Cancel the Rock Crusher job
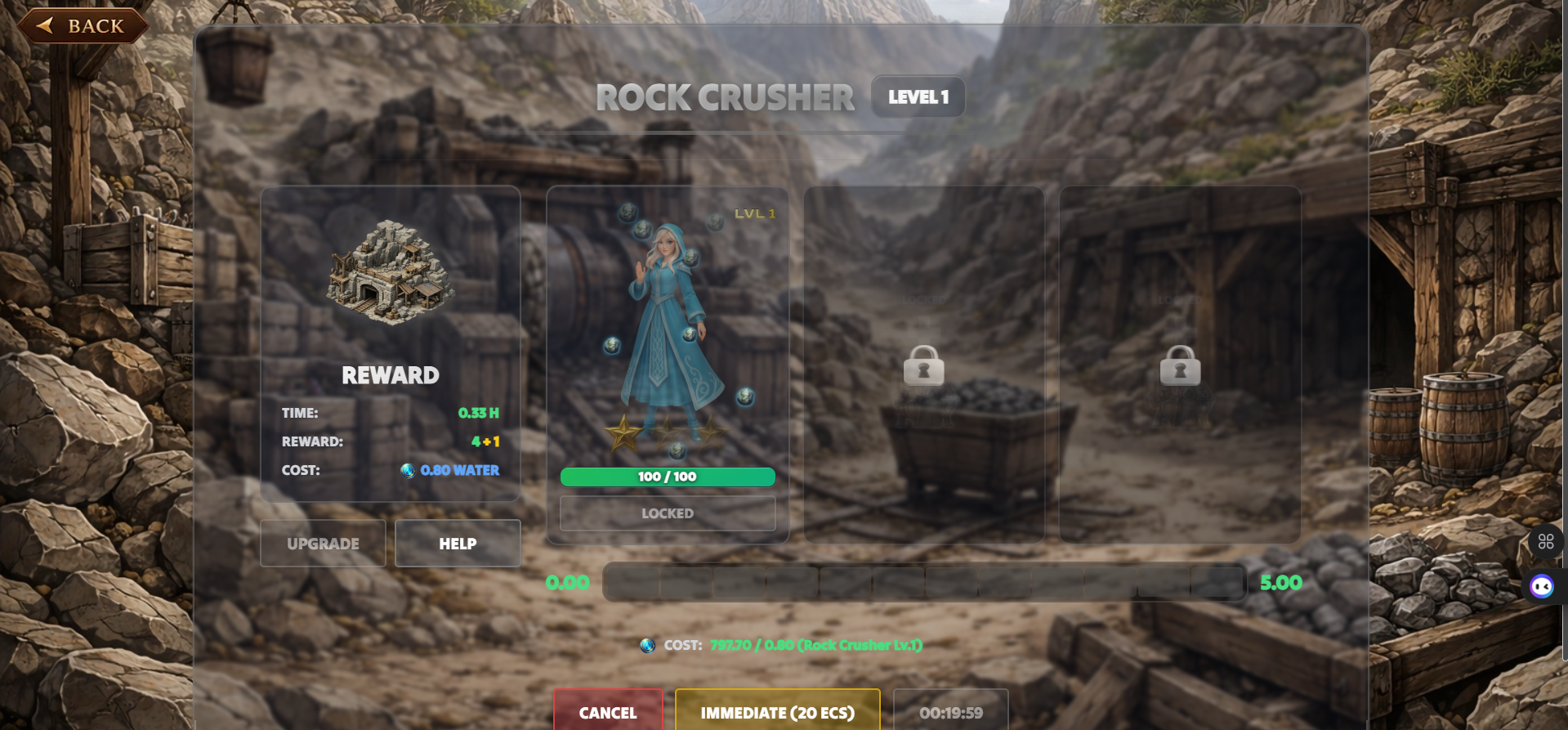The width and height of the screenshot is (1568, 730). point(607,712)
